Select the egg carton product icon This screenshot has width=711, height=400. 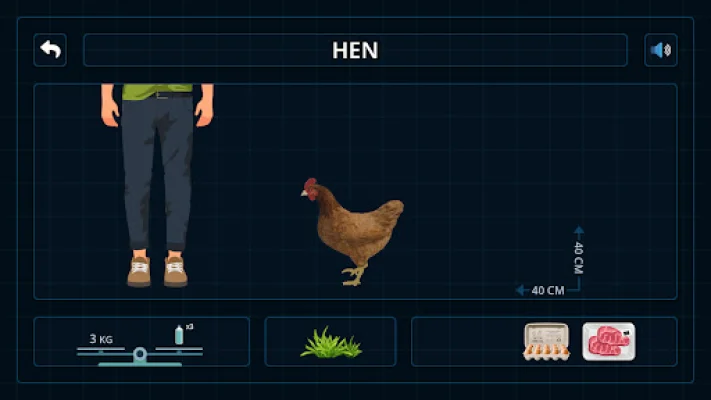546,342
